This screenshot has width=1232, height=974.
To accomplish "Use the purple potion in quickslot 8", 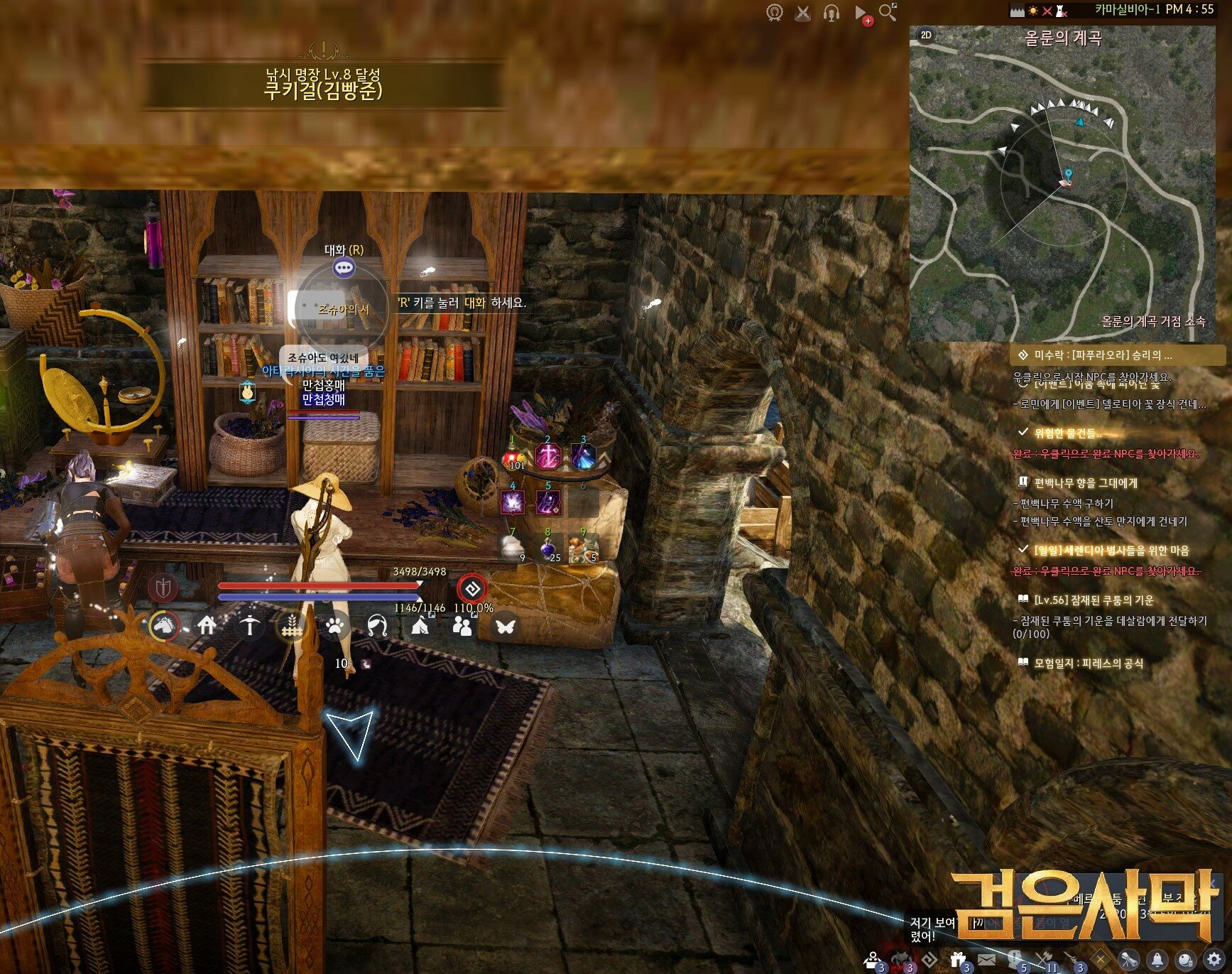I will pyautogui.click(x=548, y=548).
